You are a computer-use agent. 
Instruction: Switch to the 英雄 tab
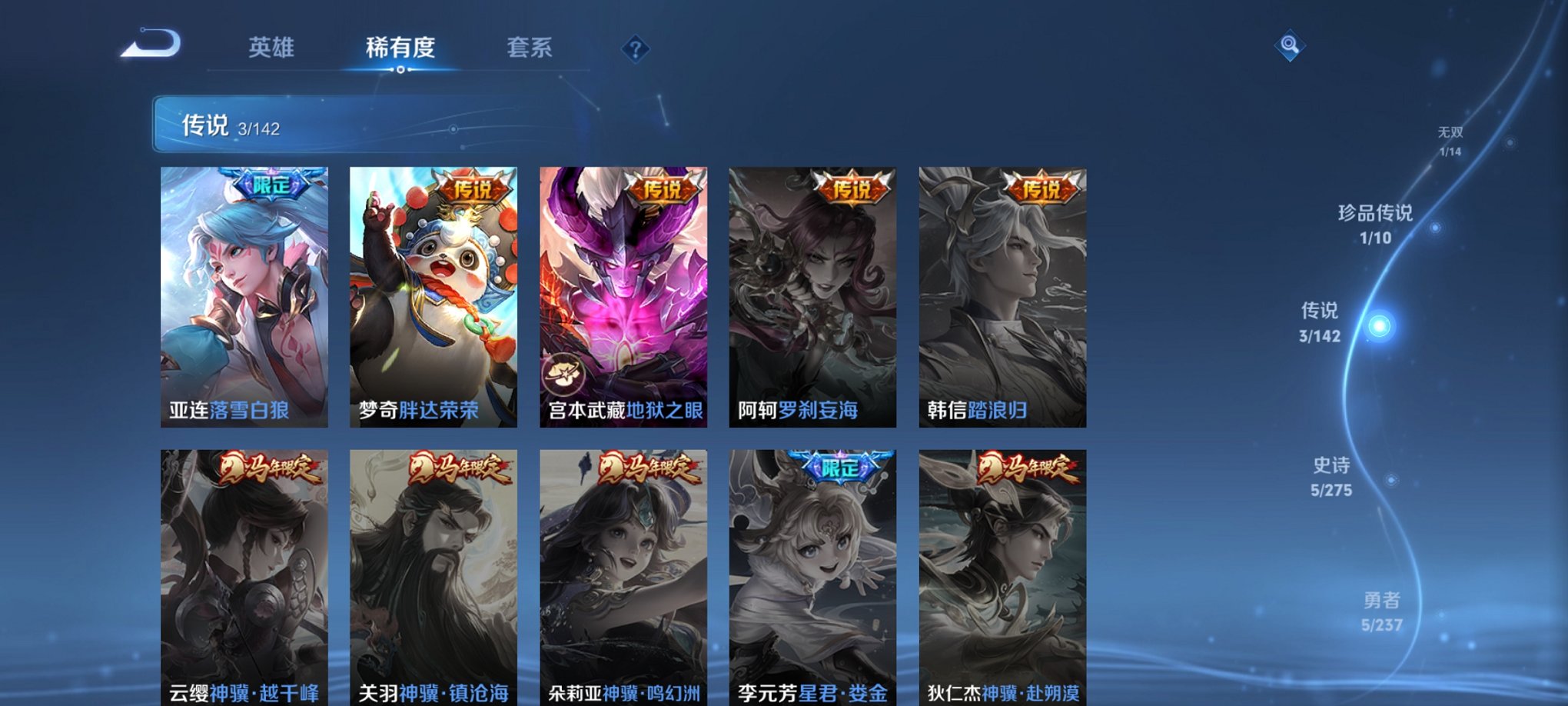[x=273, y=48]
